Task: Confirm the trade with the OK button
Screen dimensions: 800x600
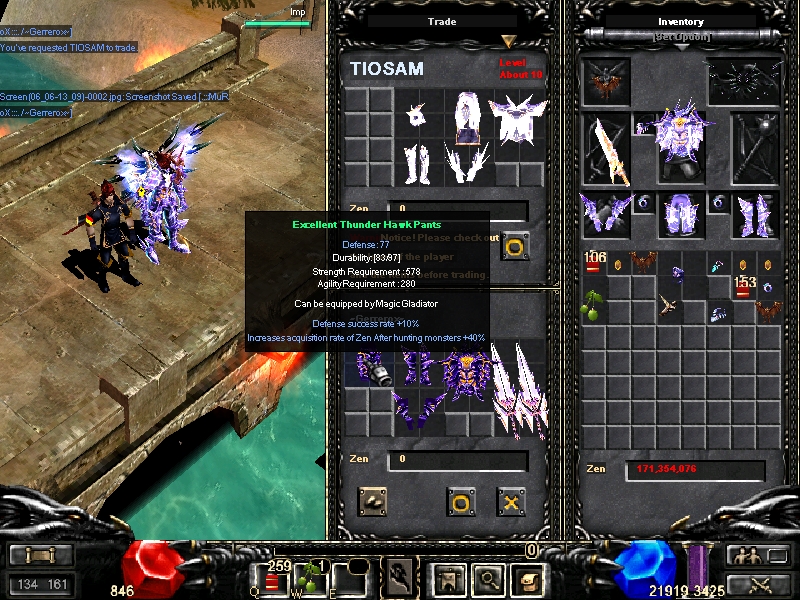Action: click(461, 501)
